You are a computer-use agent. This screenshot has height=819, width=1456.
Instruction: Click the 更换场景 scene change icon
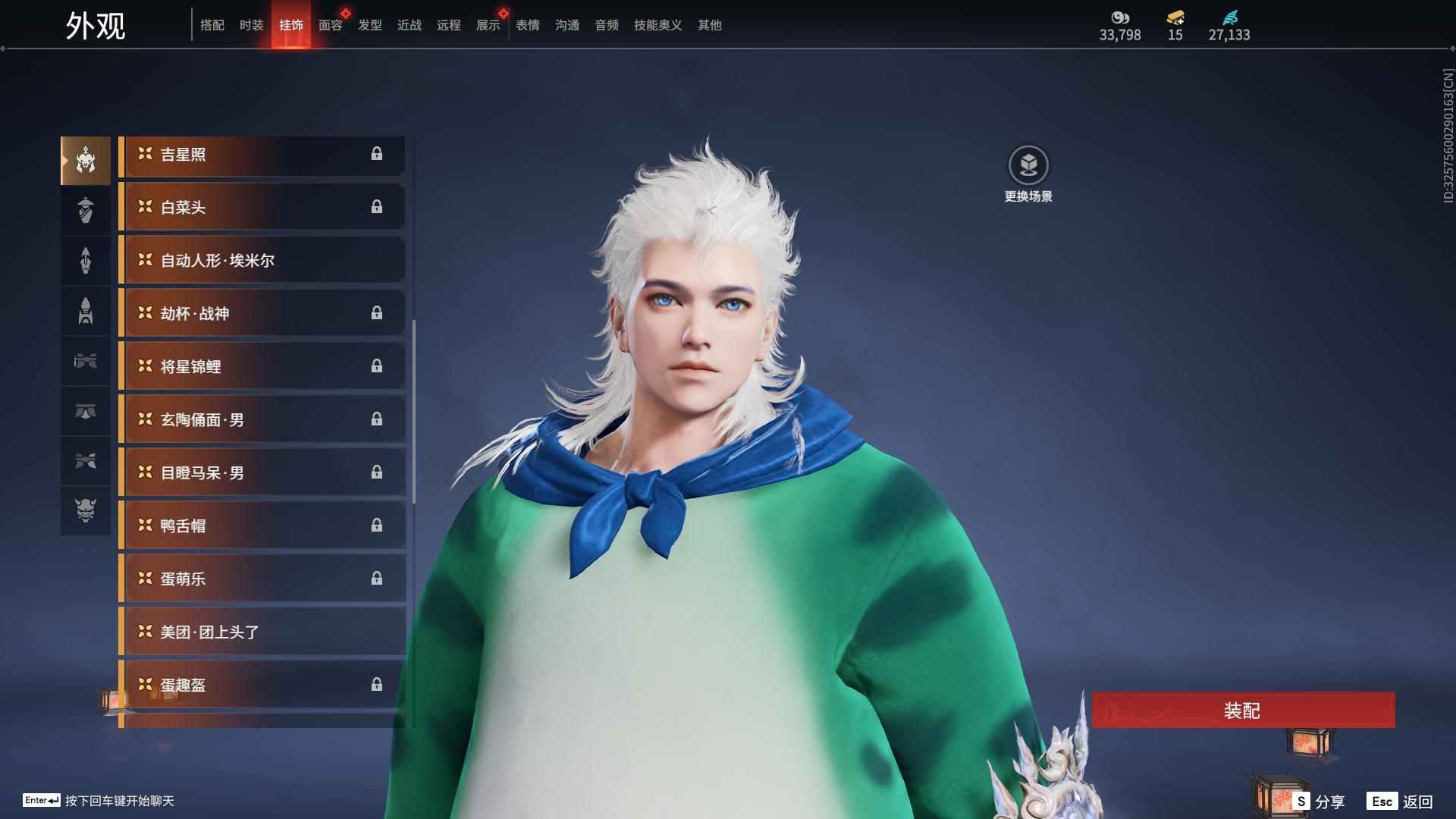[x=1028, y=165]
